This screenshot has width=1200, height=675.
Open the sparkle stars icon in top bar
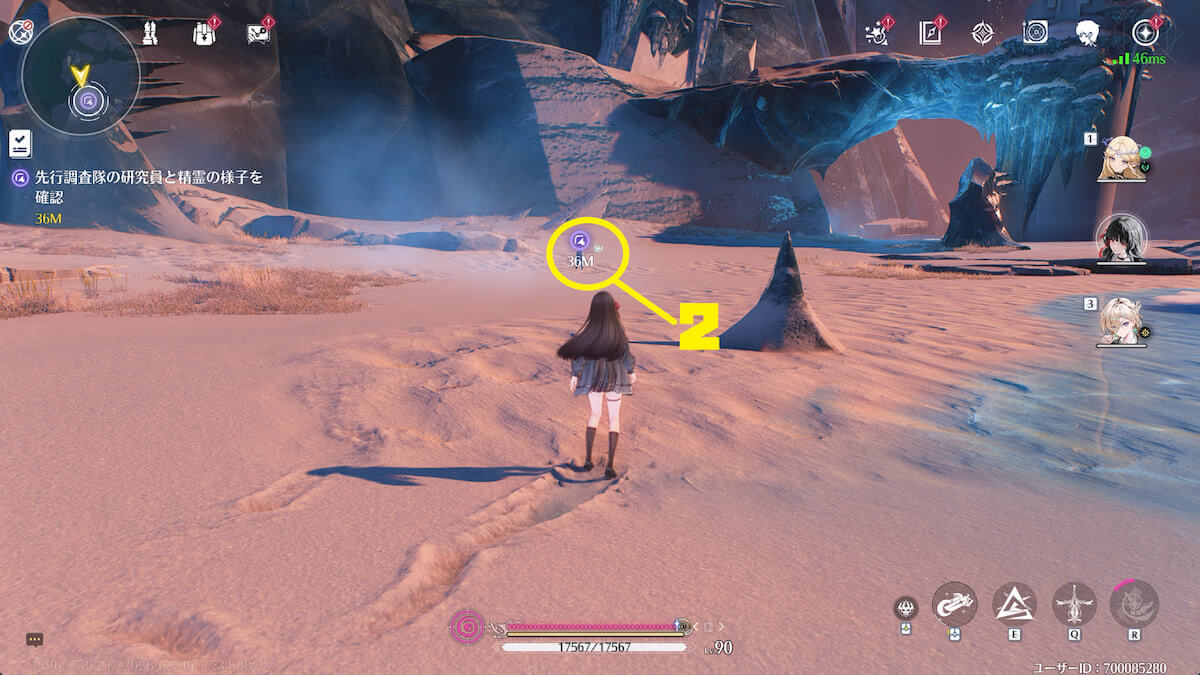[x=878, y=33]
